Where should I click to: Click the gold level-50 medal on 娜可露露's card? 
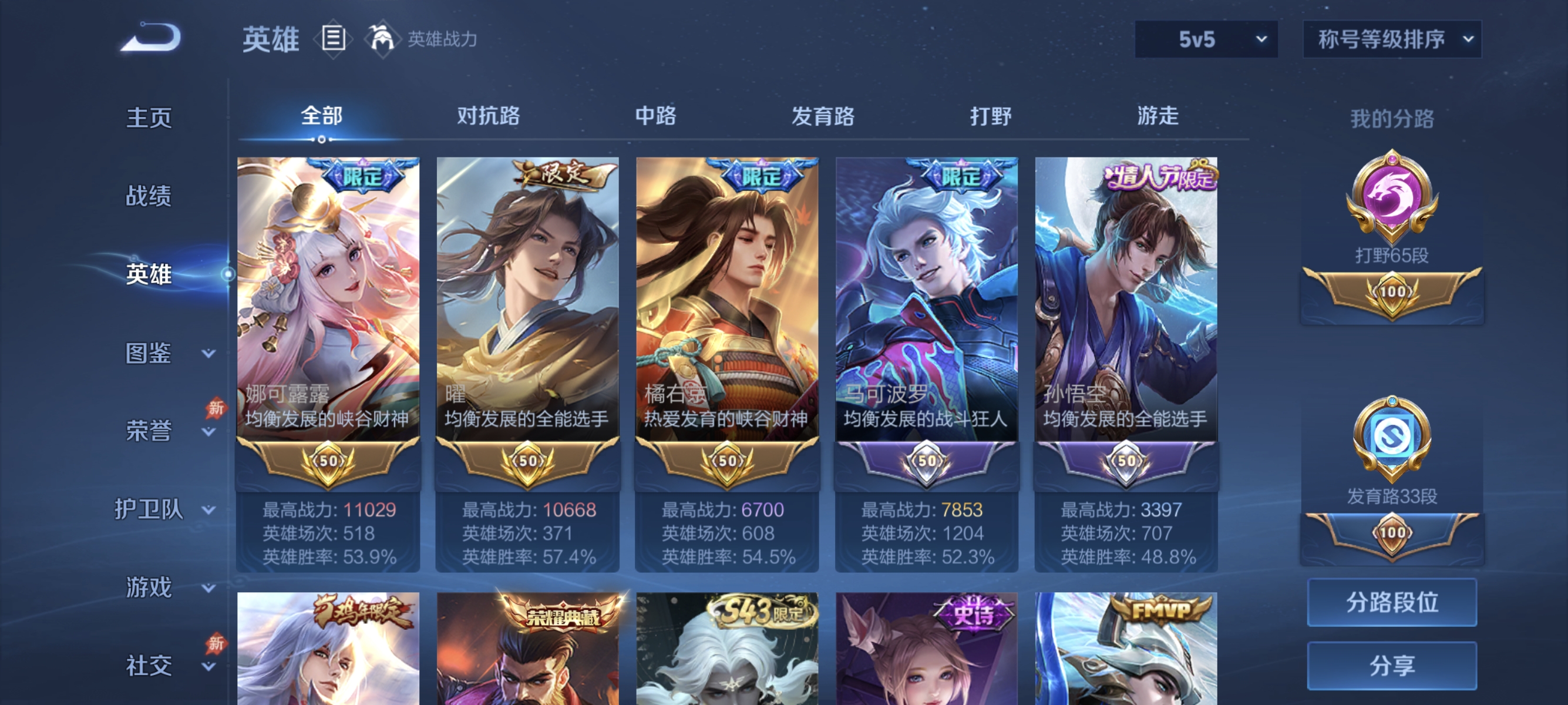[x=327, y=463]
